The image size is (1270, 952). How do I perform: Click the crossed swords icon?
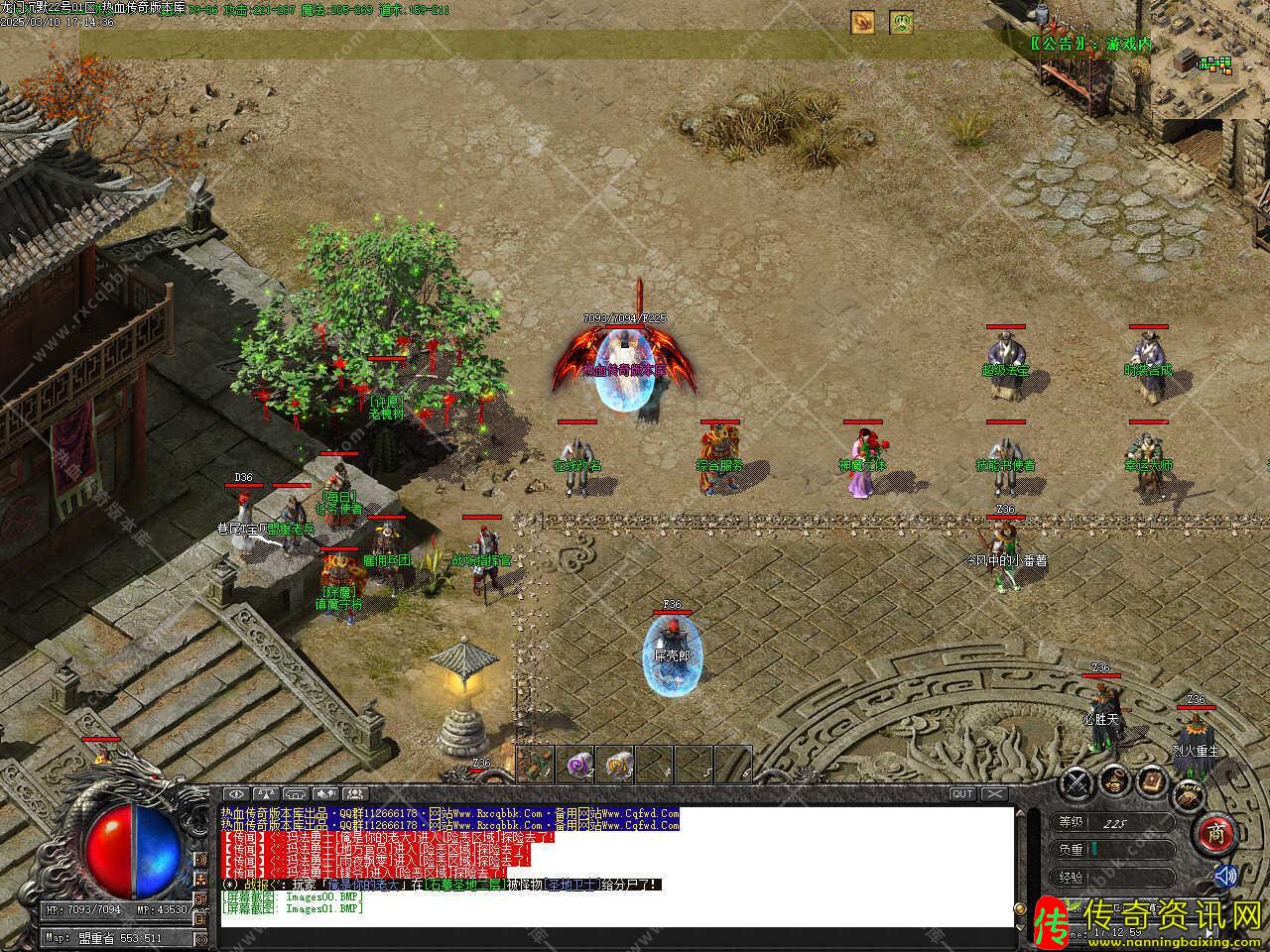pos(1077,783)
